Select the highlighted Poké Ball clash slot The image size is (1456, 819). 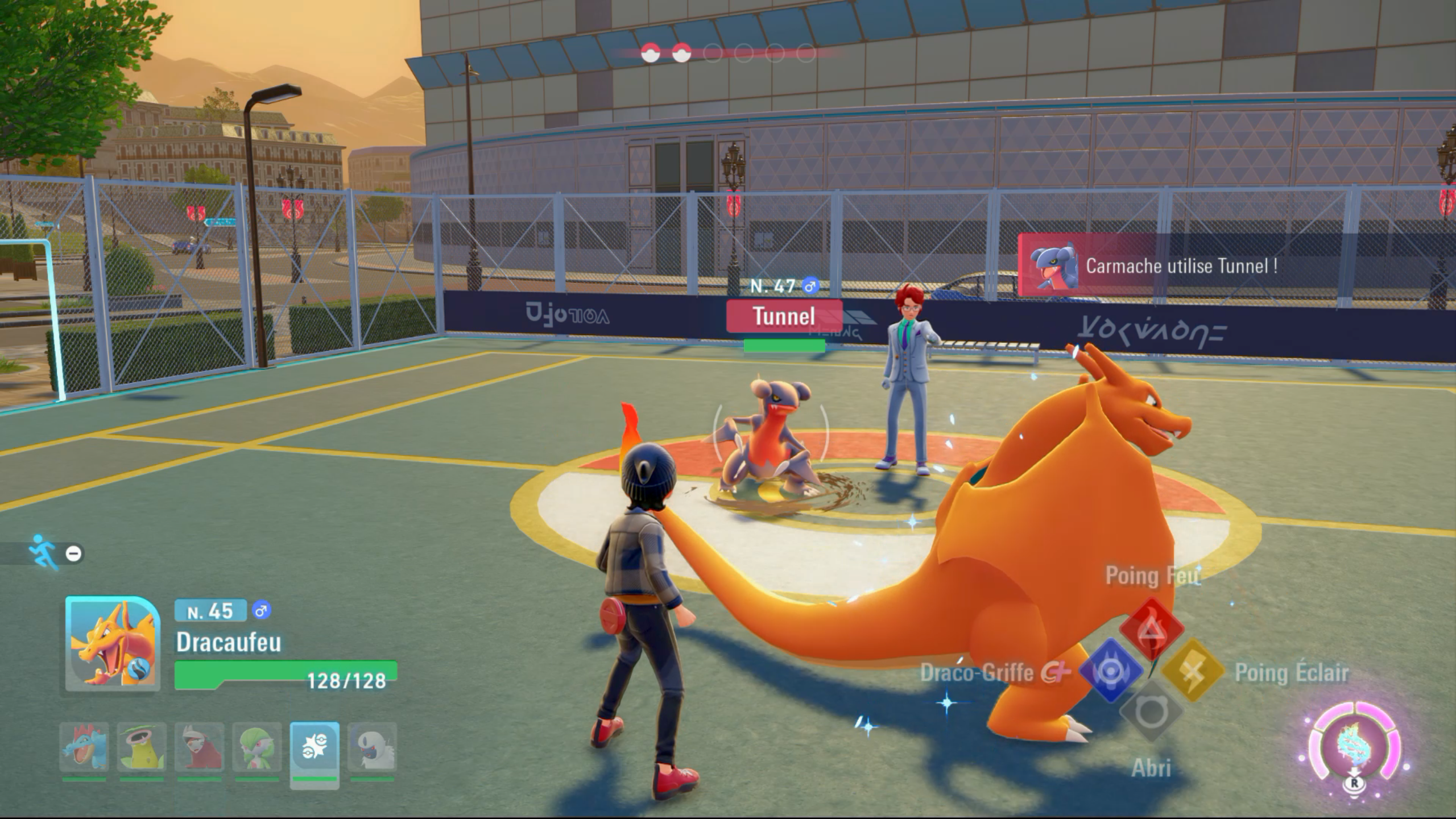(315, 748)
